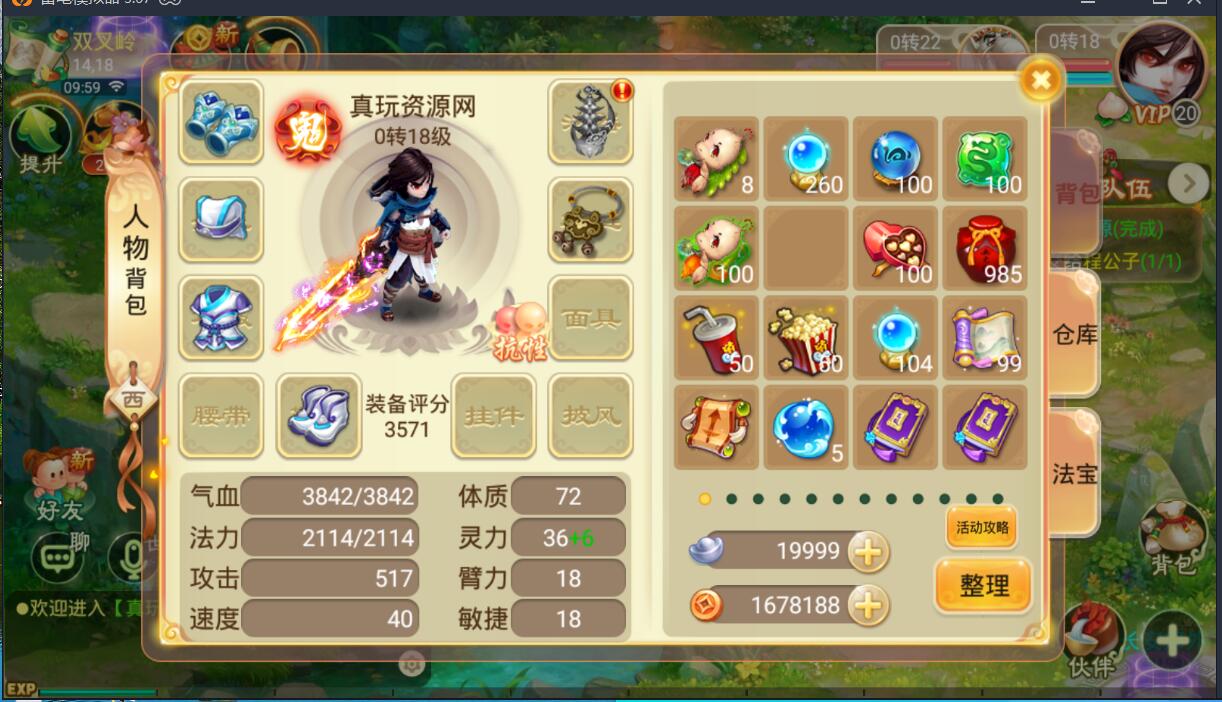Click the 提升 upgrade icon
This screenshot has height=702, width=1222.
[40, 140]
